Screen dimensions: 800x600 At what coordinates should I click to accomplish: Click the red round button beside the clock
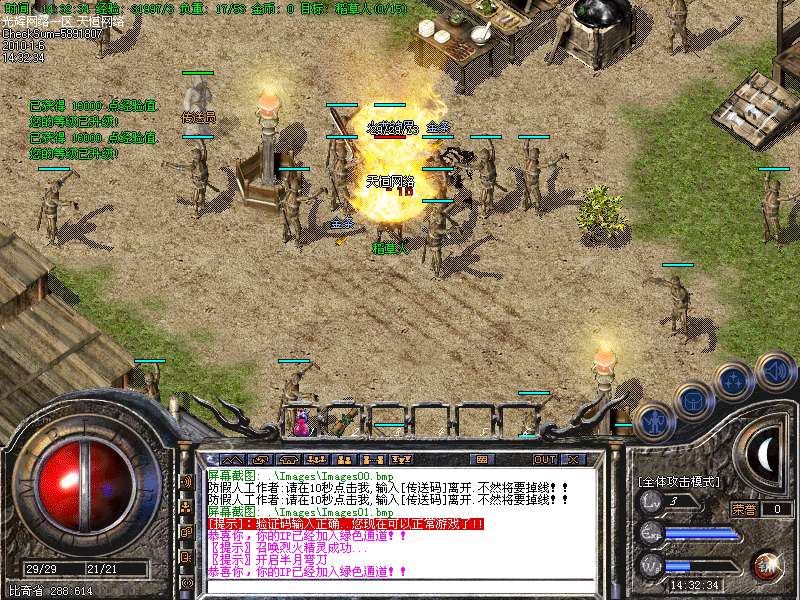pos(766,565)
